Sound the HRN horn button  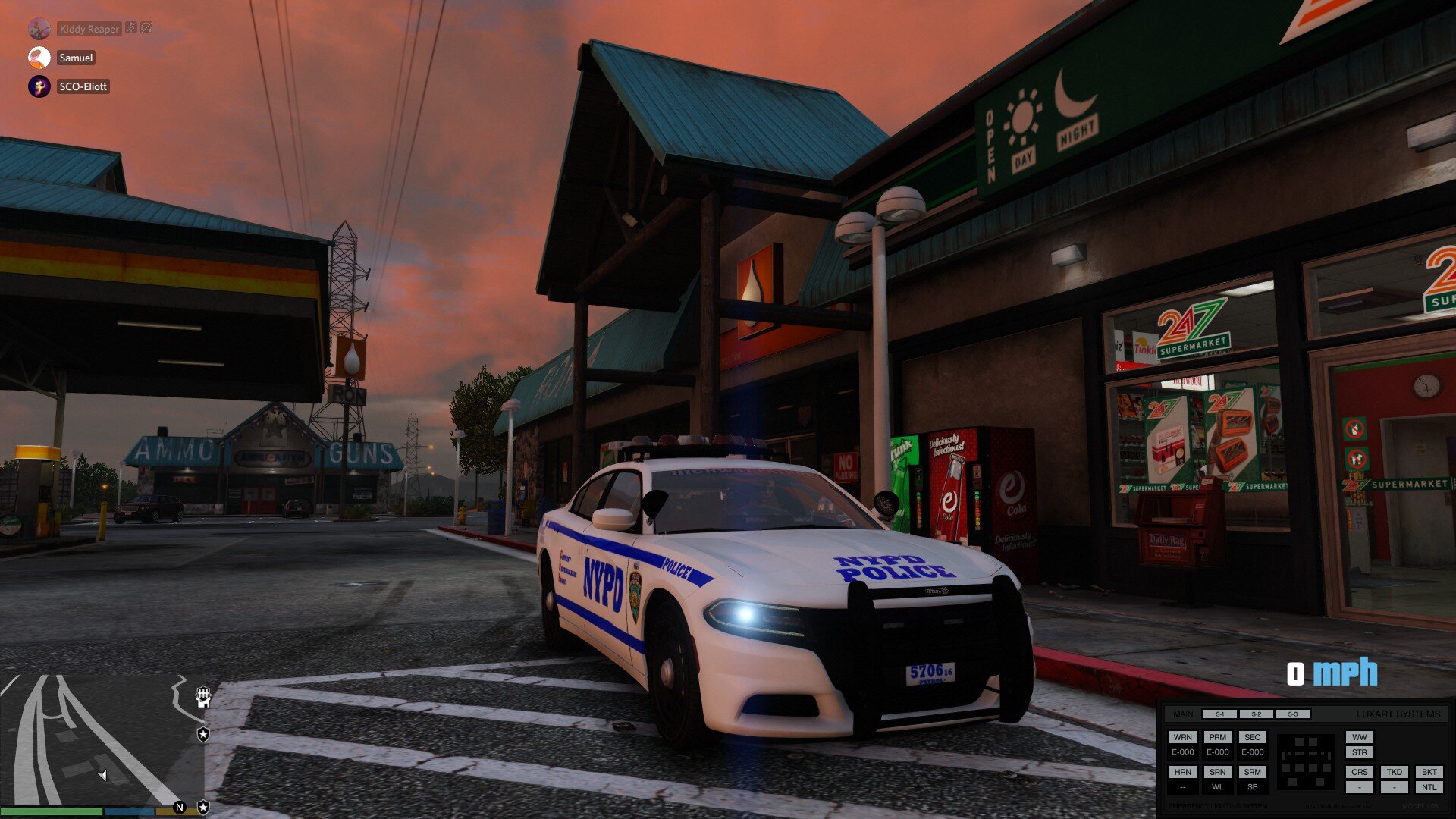[x=1182, y=772]
